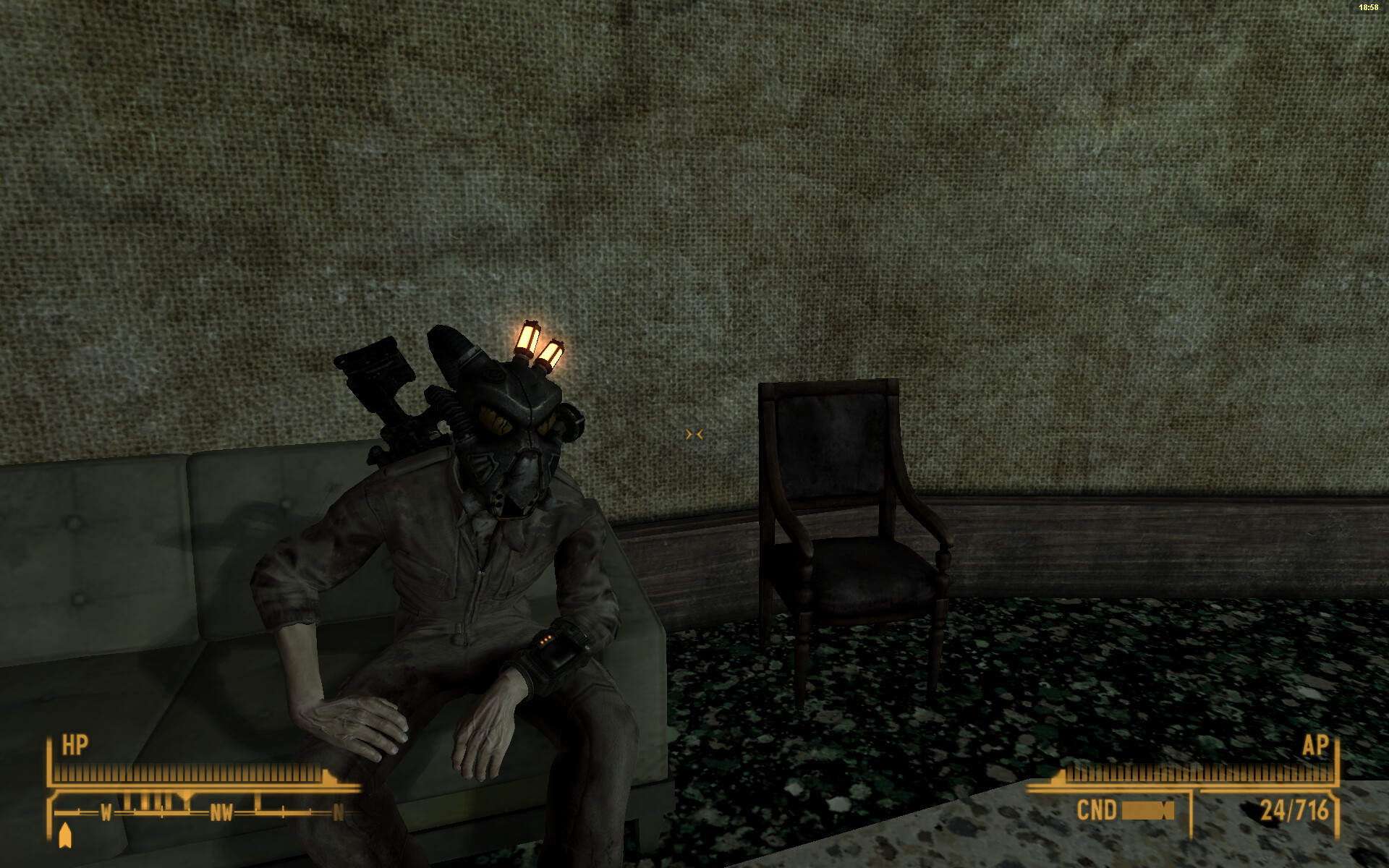This screenshot has height=868, width=1389.
Task: Select the quest marker arrow below compass
Action: tap(65, 835)
